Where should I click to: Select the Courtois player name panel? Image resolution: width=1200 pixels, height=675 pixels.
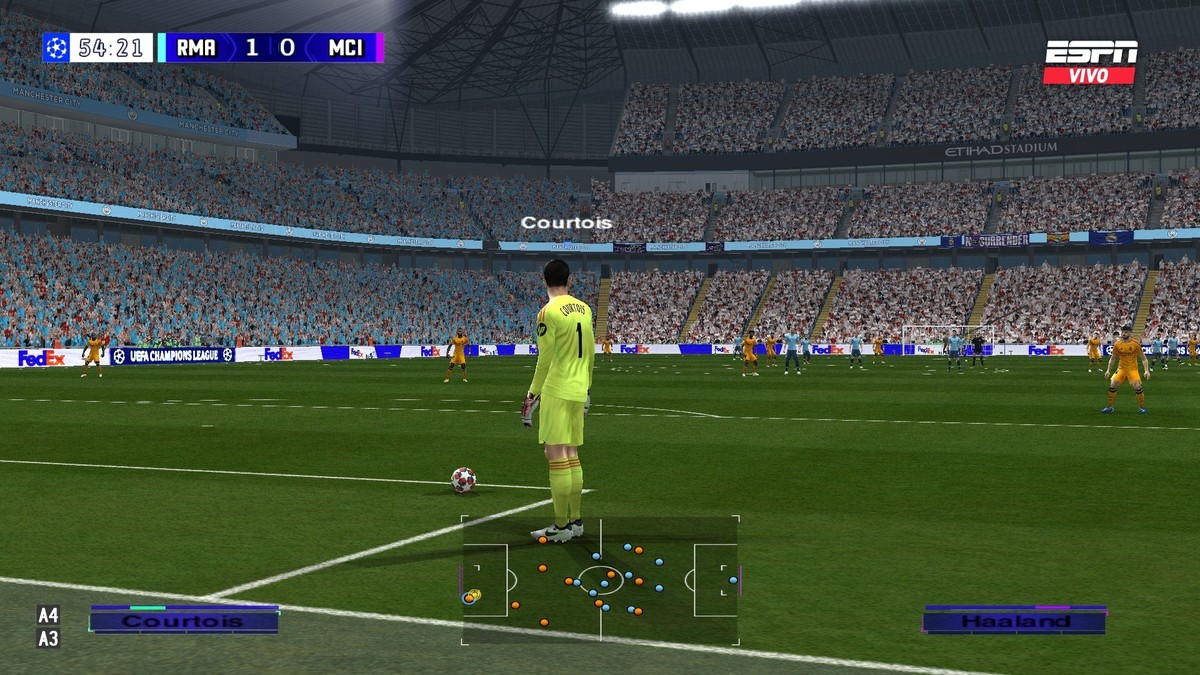184,620
